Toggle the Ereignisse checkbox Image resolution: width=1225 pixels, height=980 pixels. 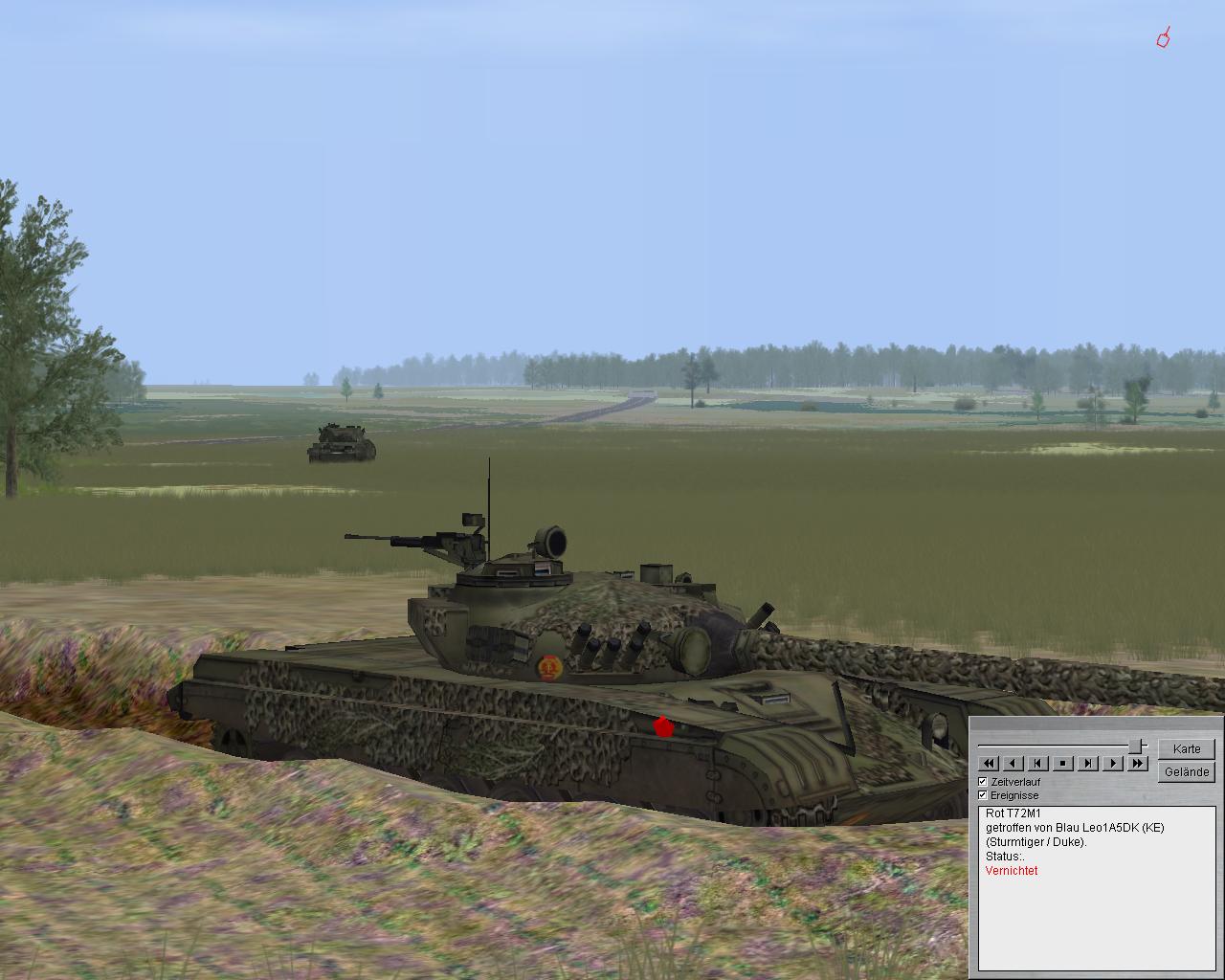click(983, 795)
